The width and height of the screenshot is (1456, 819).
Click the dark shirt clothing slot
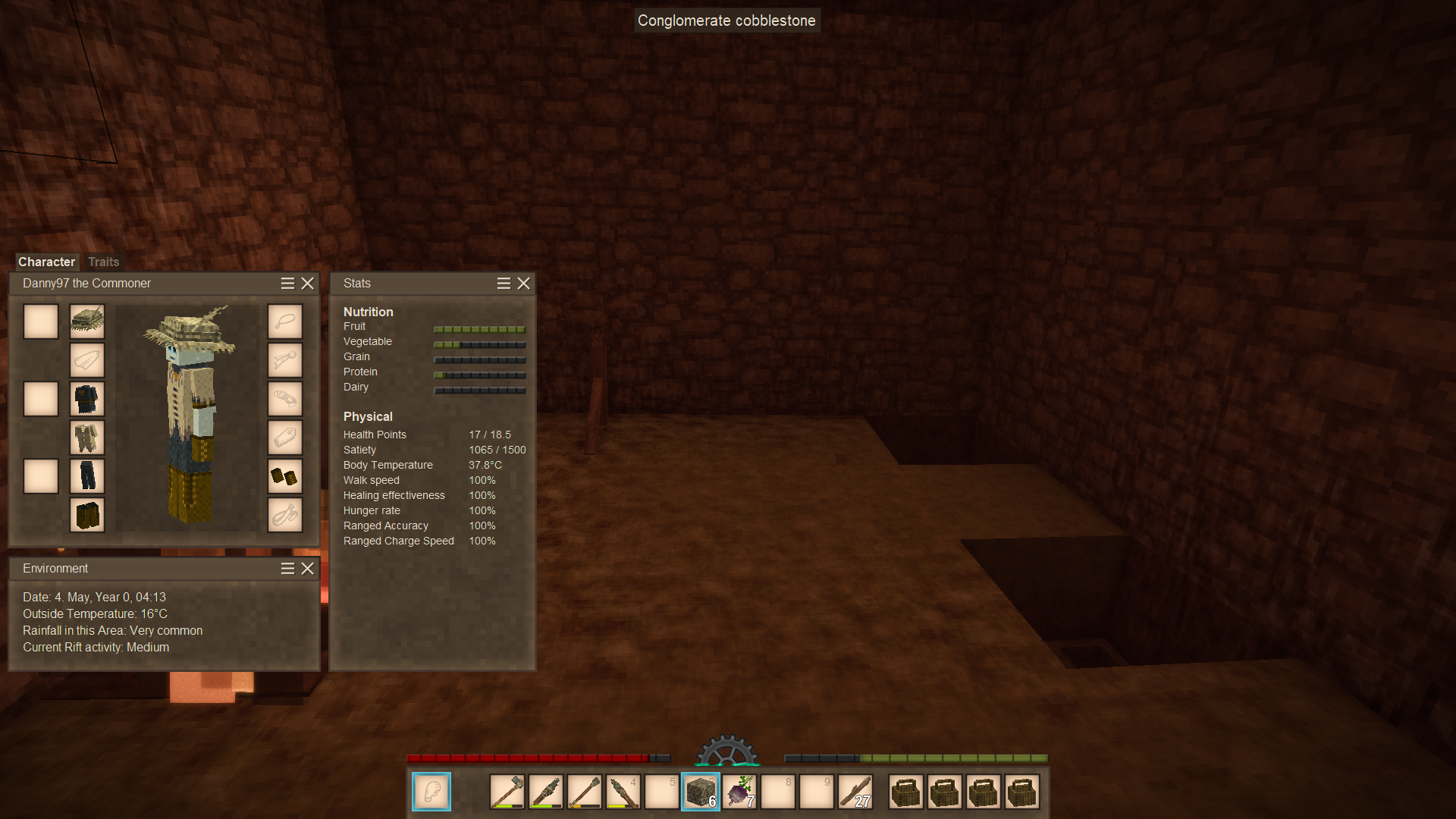(x=87, y=399)
